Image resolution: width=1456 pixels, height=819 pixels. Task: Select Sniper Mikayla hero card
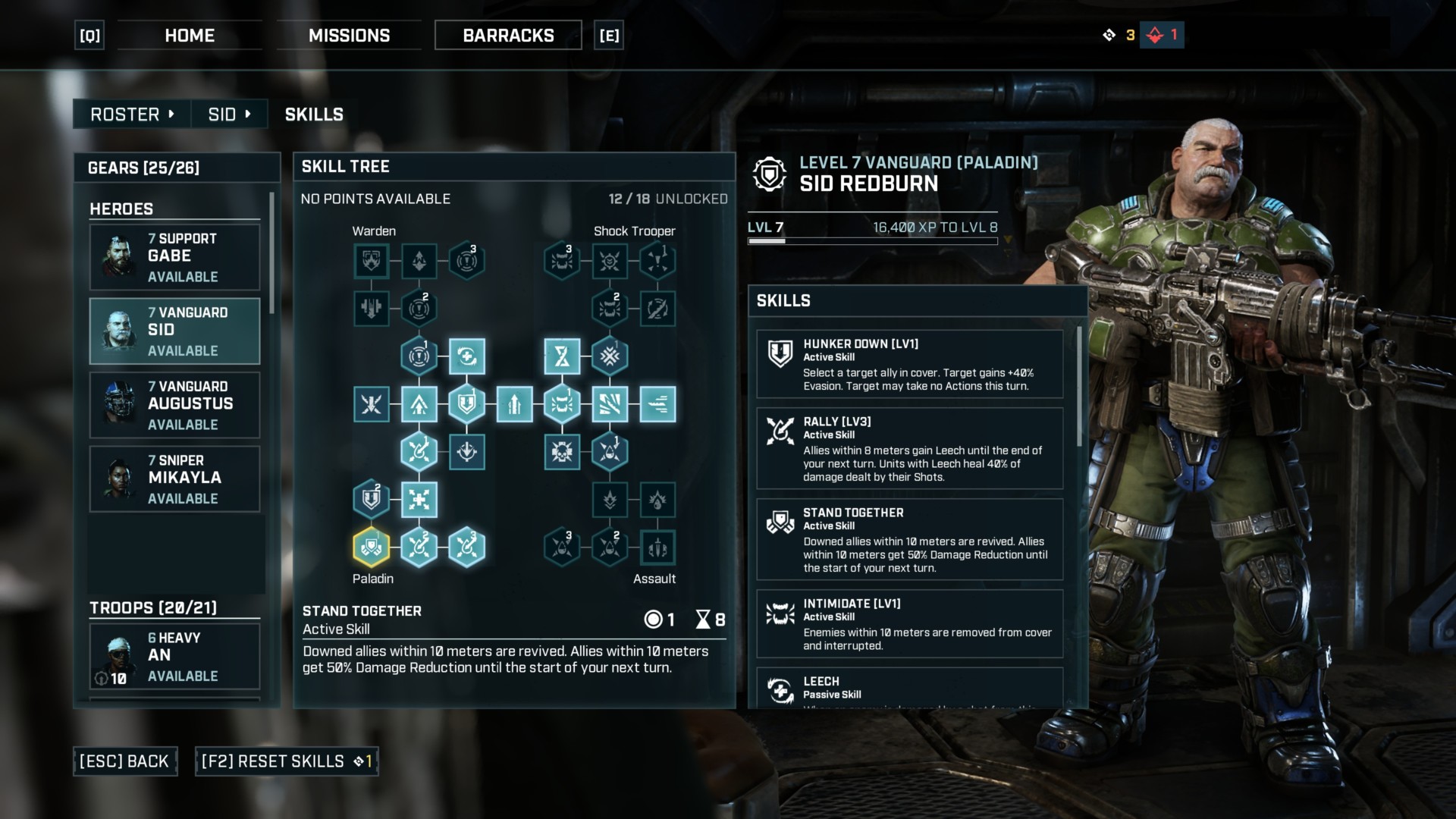click(174, 479)
